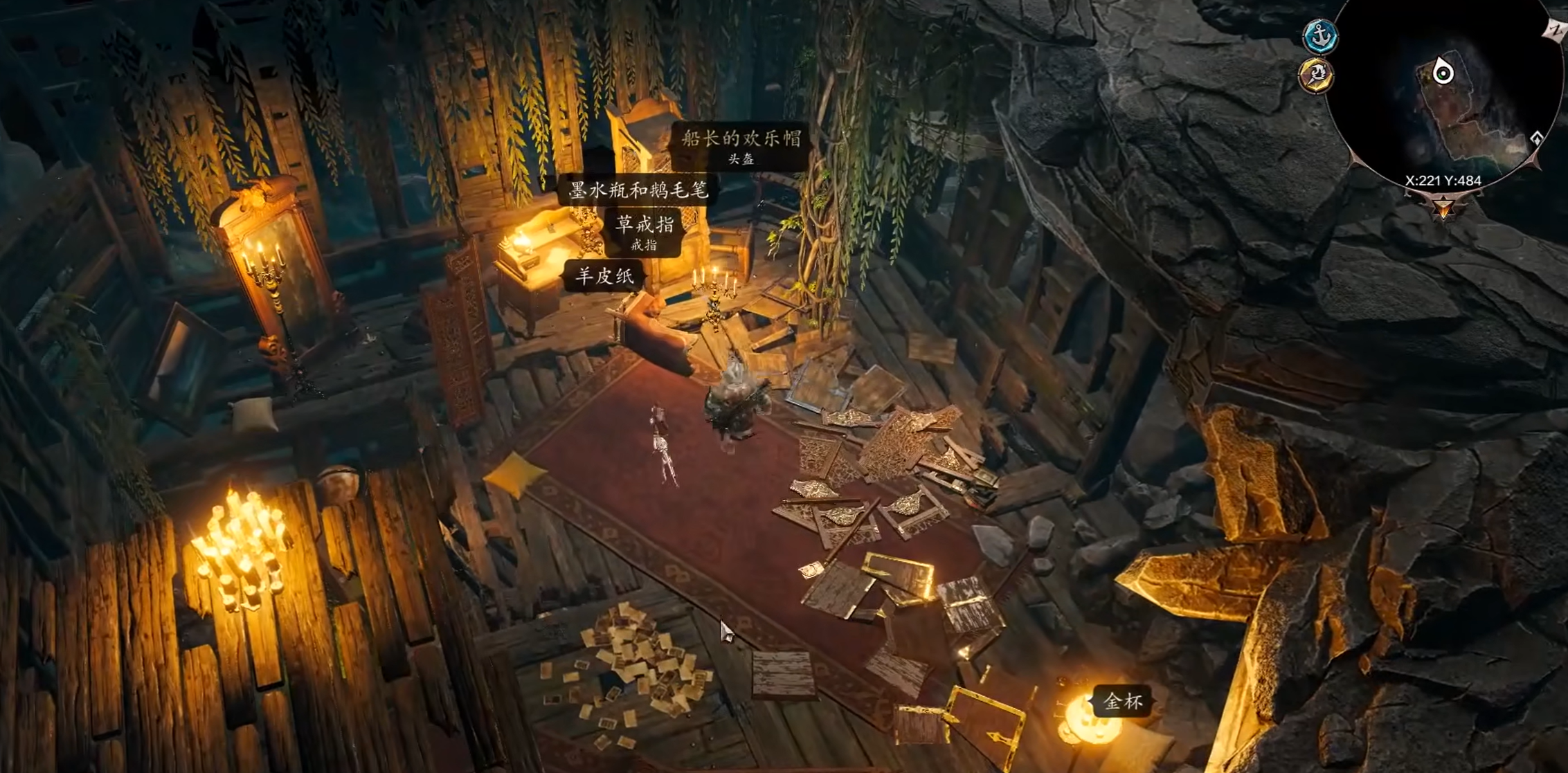Loot the 草戒指 ring label
The width and height of the screenshot is (1568, 773).
click(x=645, y=231)
